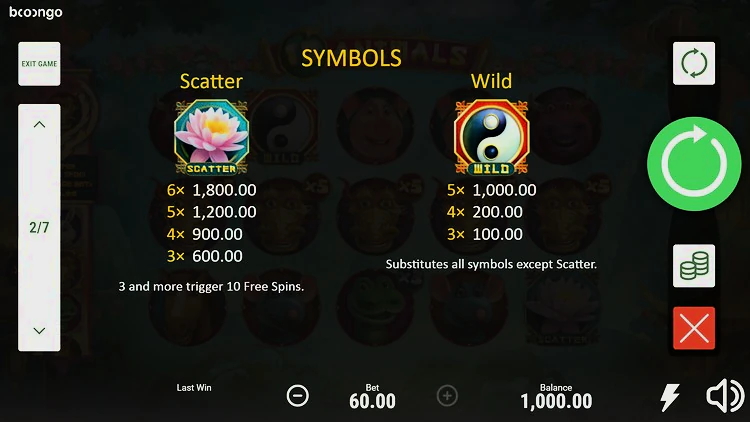Open the coin stack bet settings
The image size is (750, 422).
coord(693,266)
